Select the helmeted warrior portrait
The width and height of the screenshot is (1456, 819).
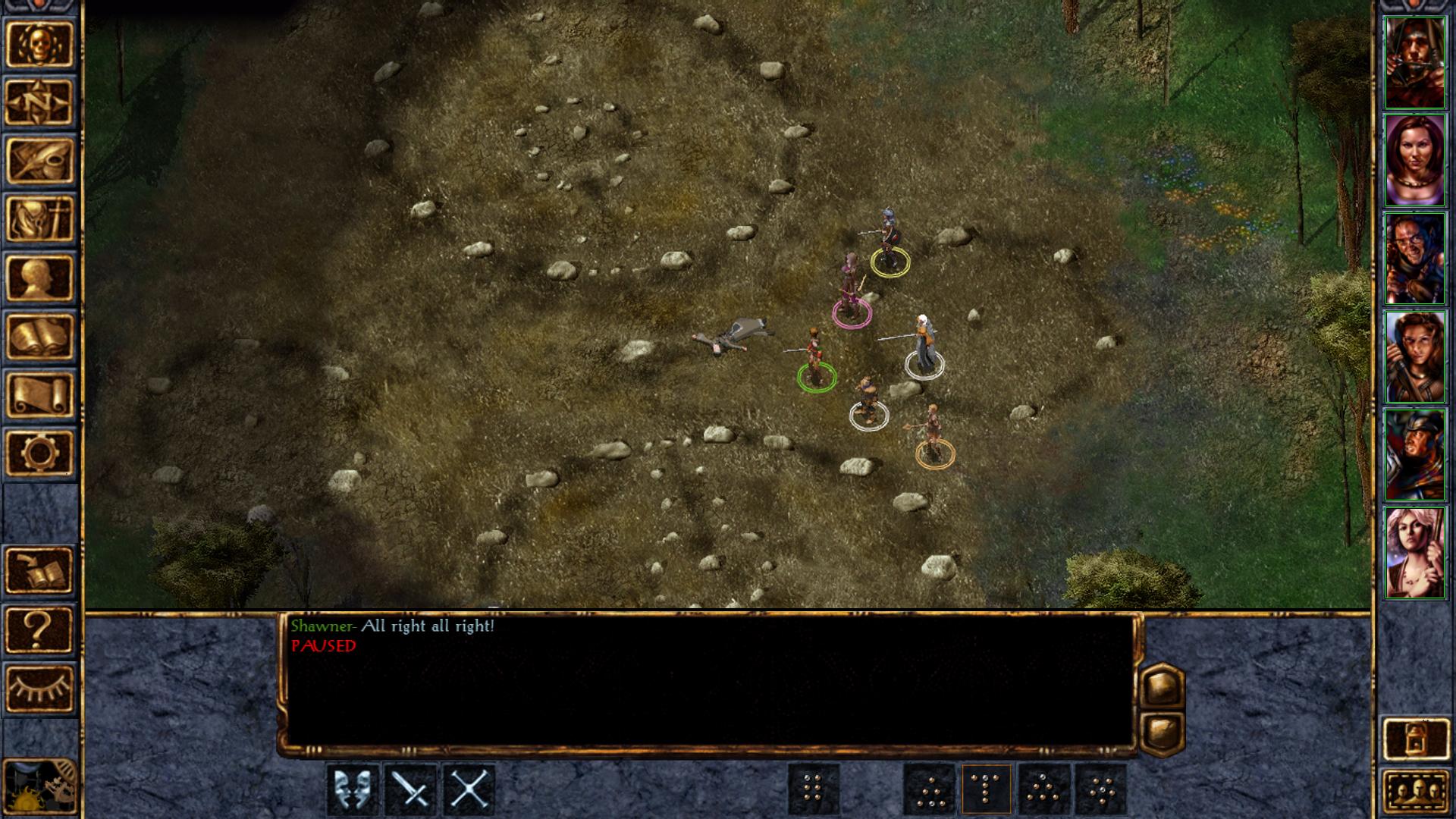tap(1414, 455)
